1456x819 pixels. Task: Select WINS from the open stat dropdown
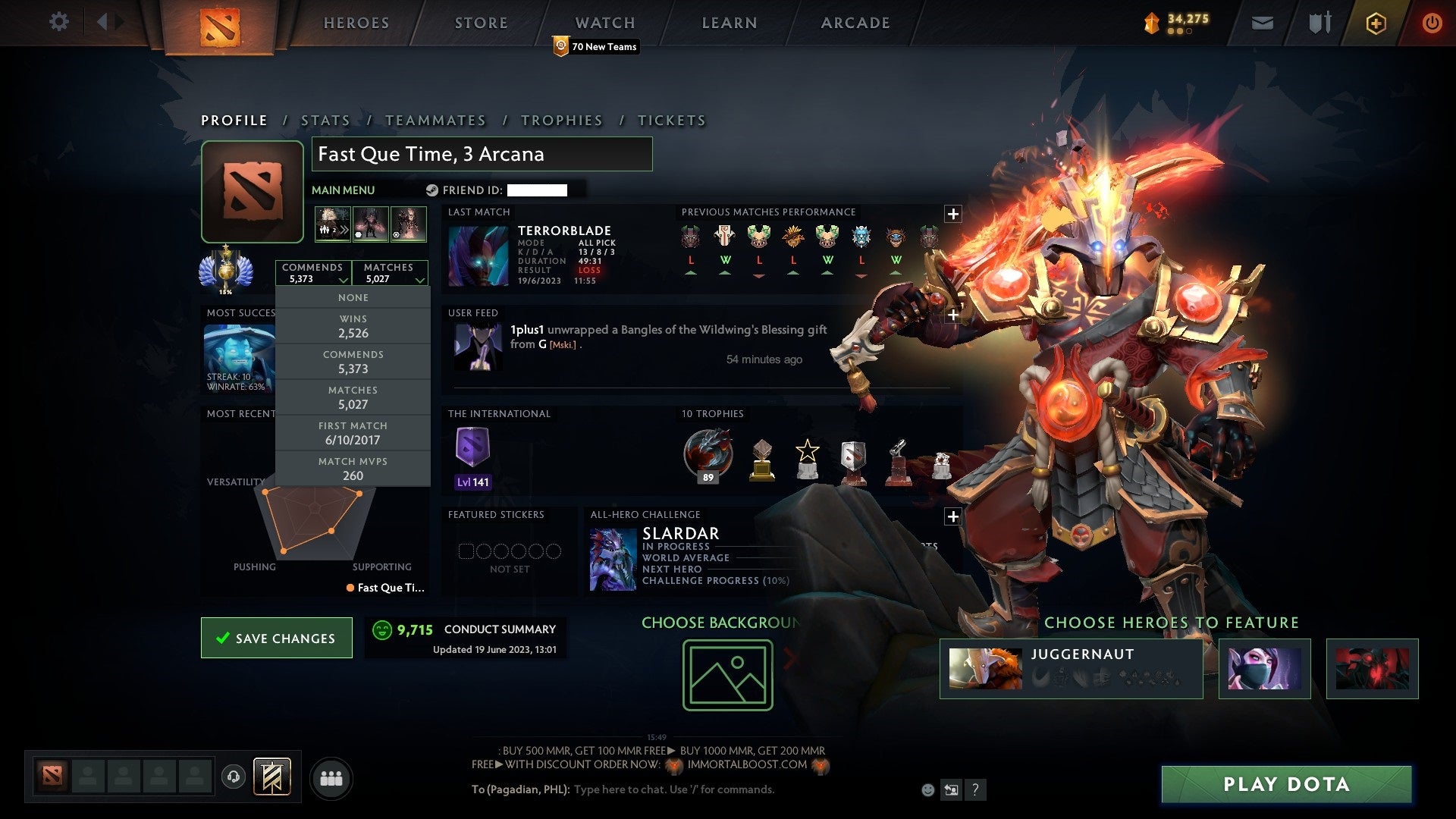pos(353,325)
